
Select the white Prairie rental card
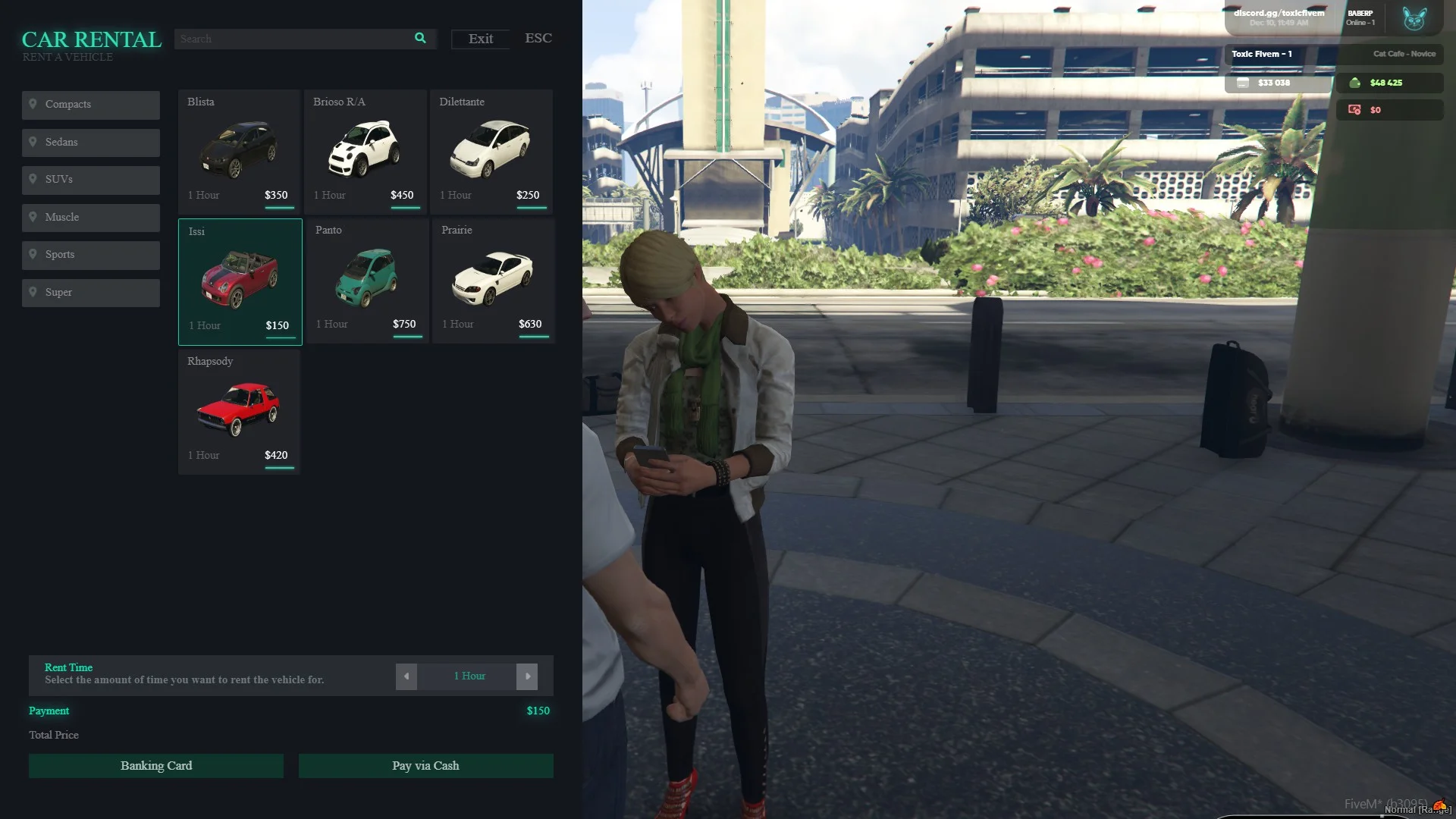[494, 280]
